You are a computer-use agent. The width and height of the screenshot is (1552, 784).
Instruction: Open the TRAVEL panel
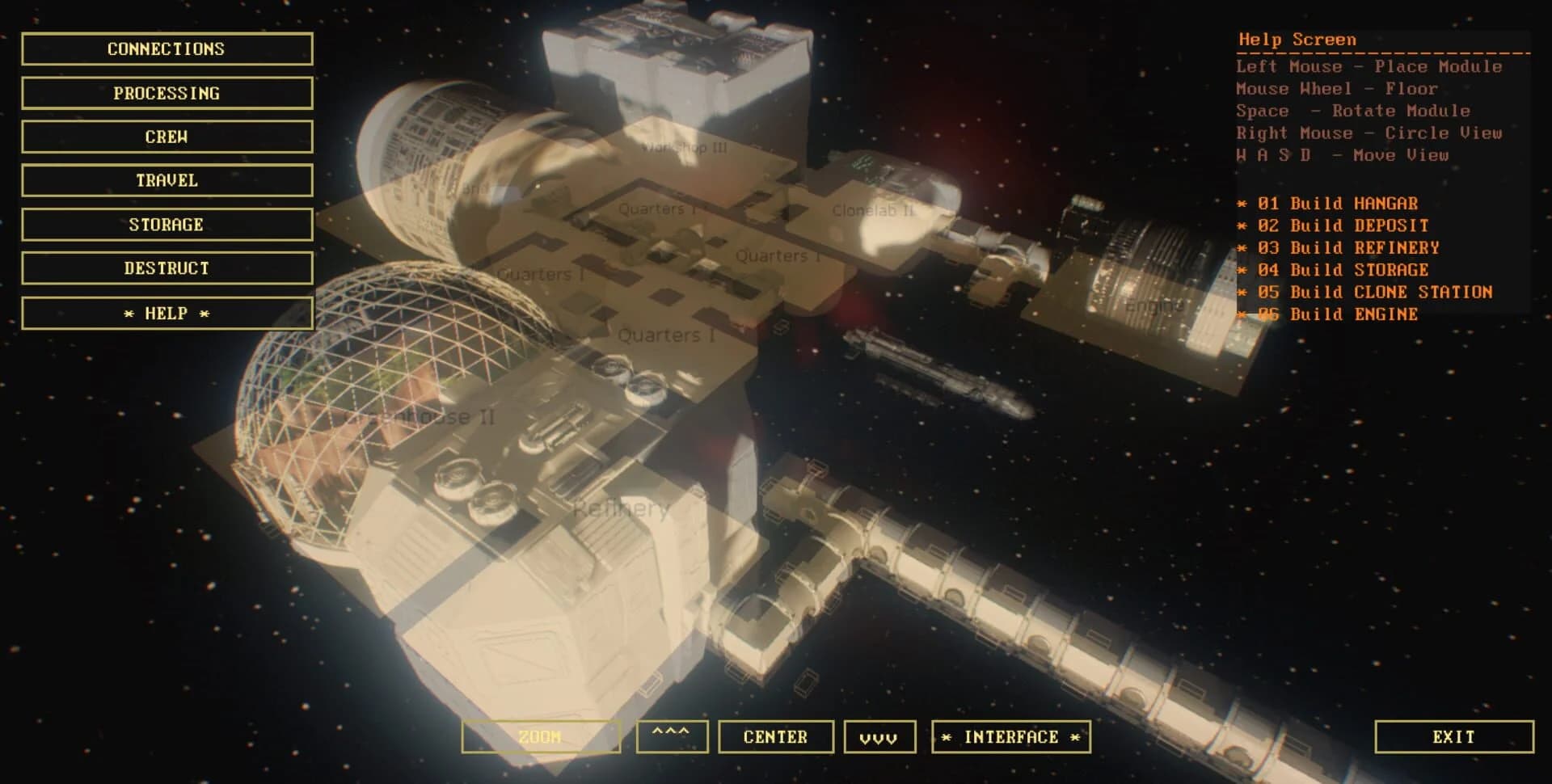pos(166,180)
